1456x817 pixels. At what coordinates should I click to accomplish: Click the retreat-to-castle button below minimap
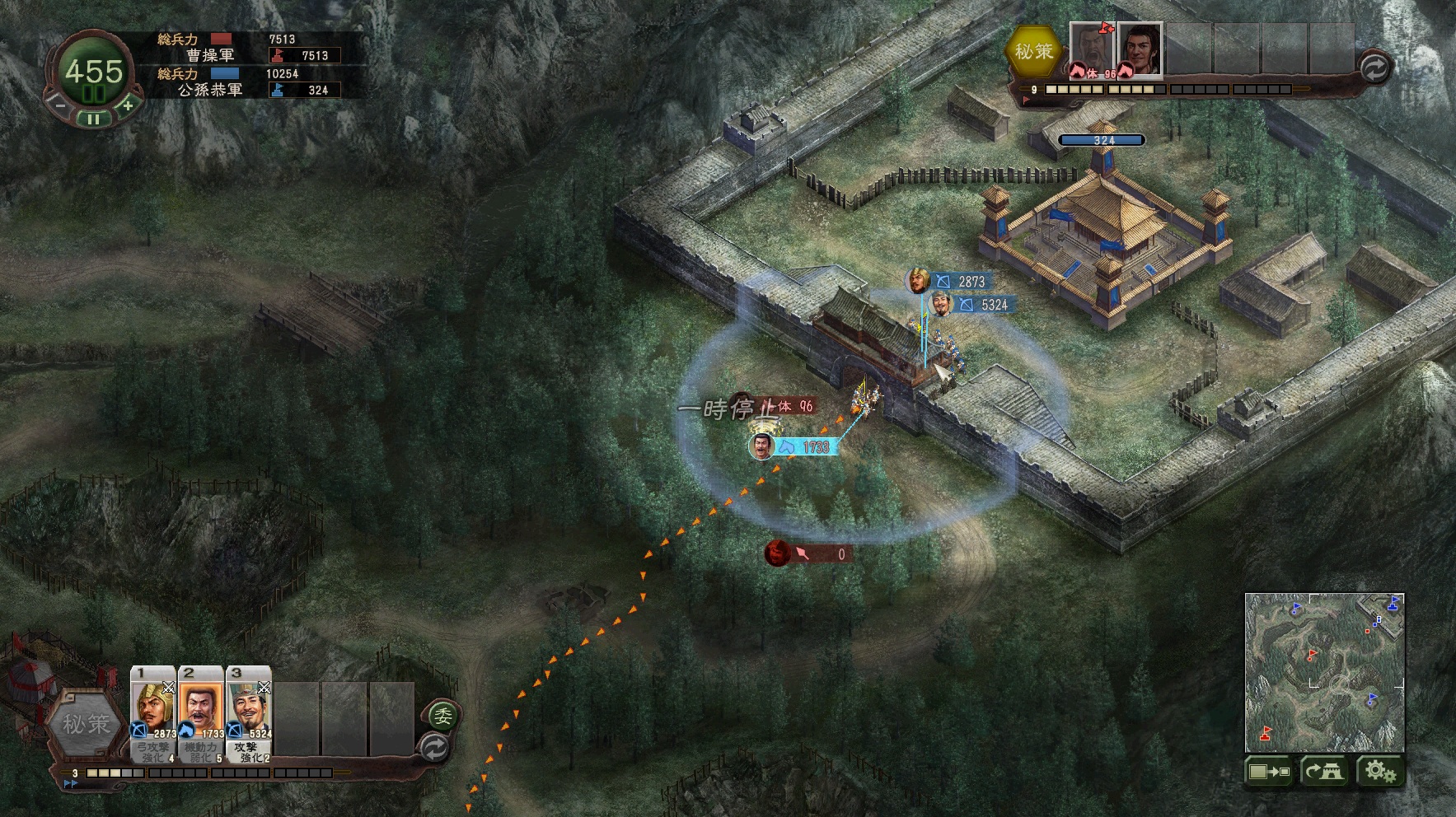1323,772
